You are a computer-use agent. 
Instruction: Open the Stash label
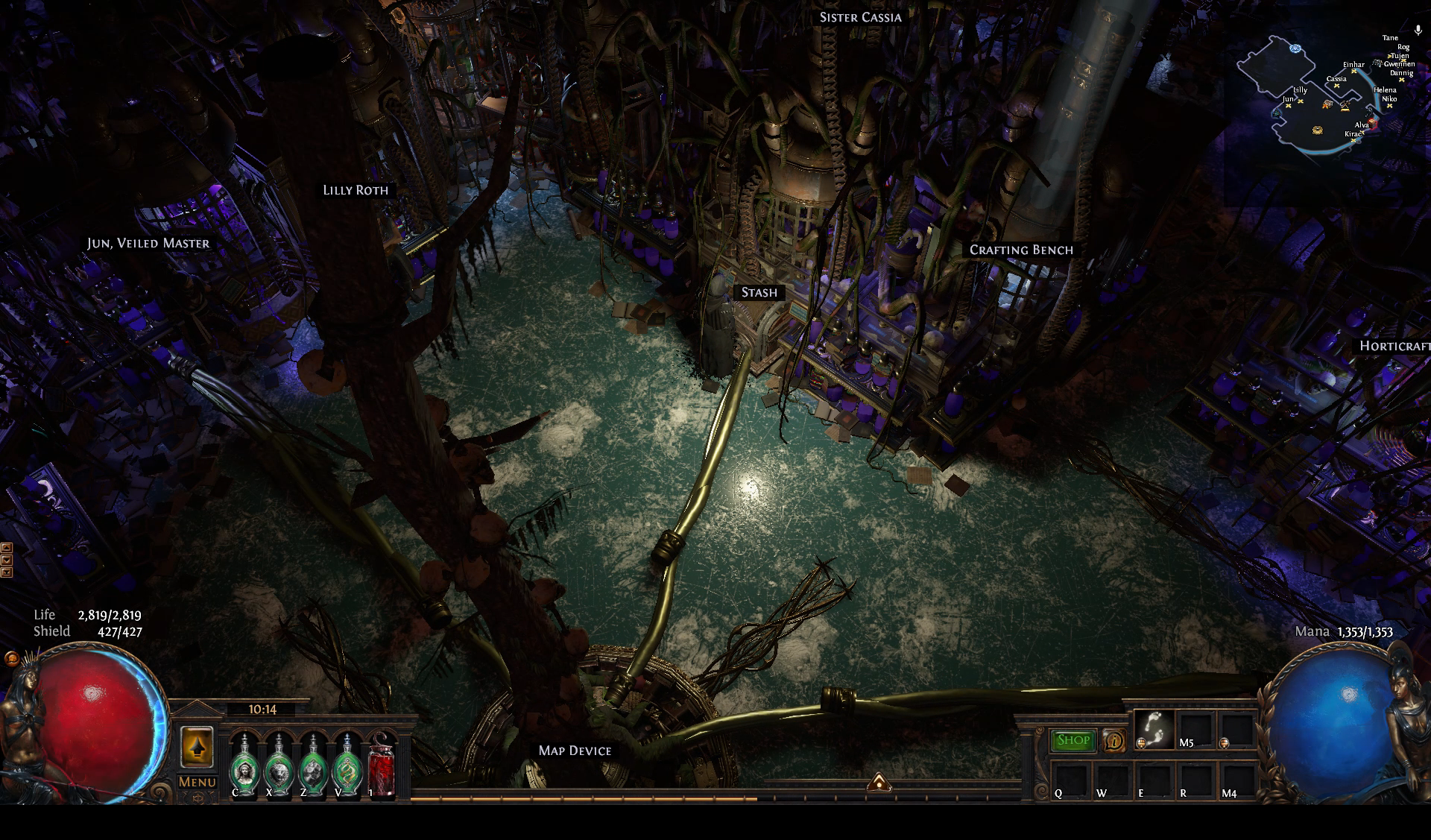tap(759, 293)
